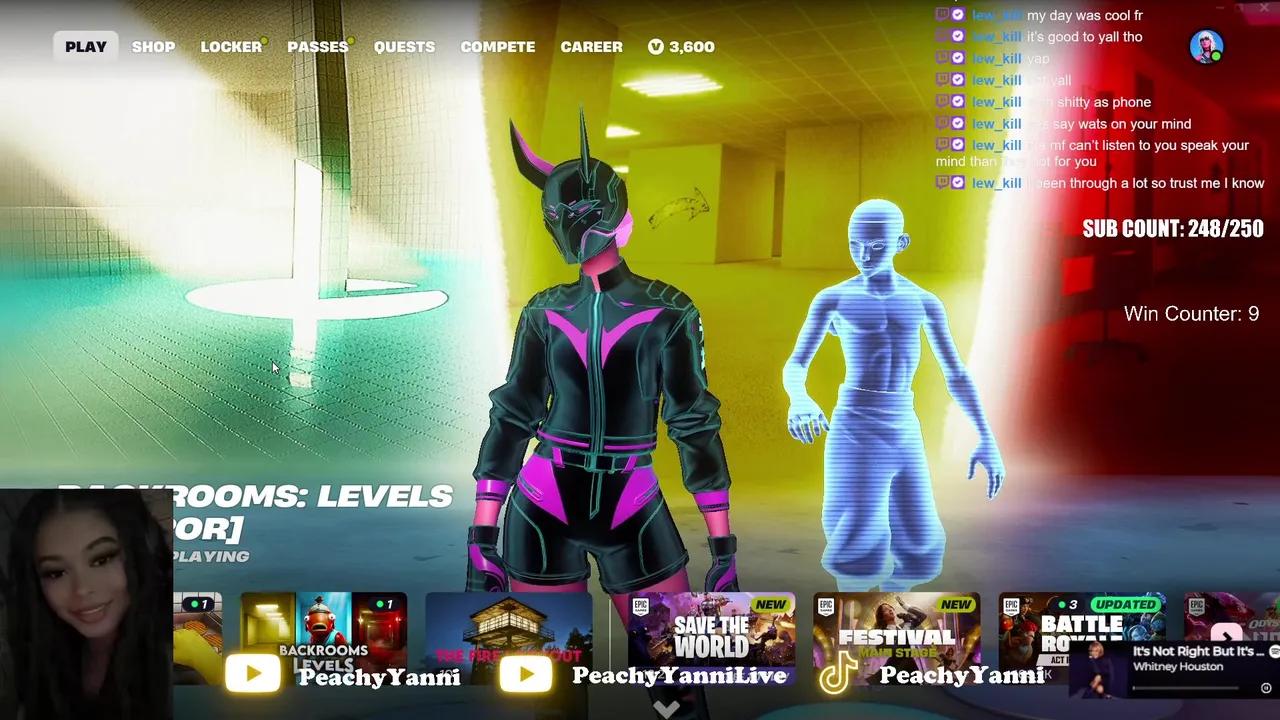Click the music playback progress slider

[x=1186, y=687]
